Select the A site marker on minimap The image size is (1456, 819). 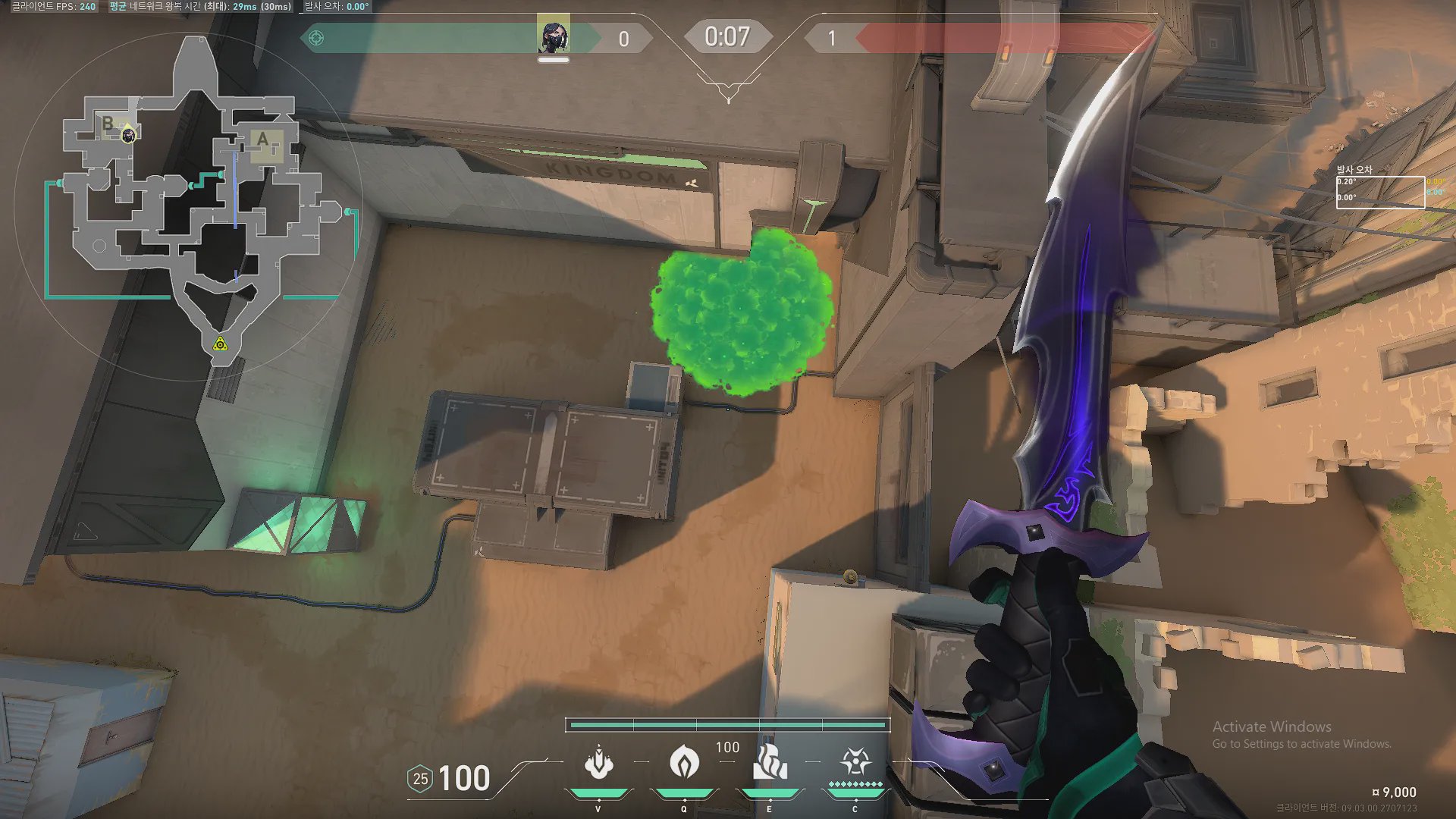[x=263, y=140]
